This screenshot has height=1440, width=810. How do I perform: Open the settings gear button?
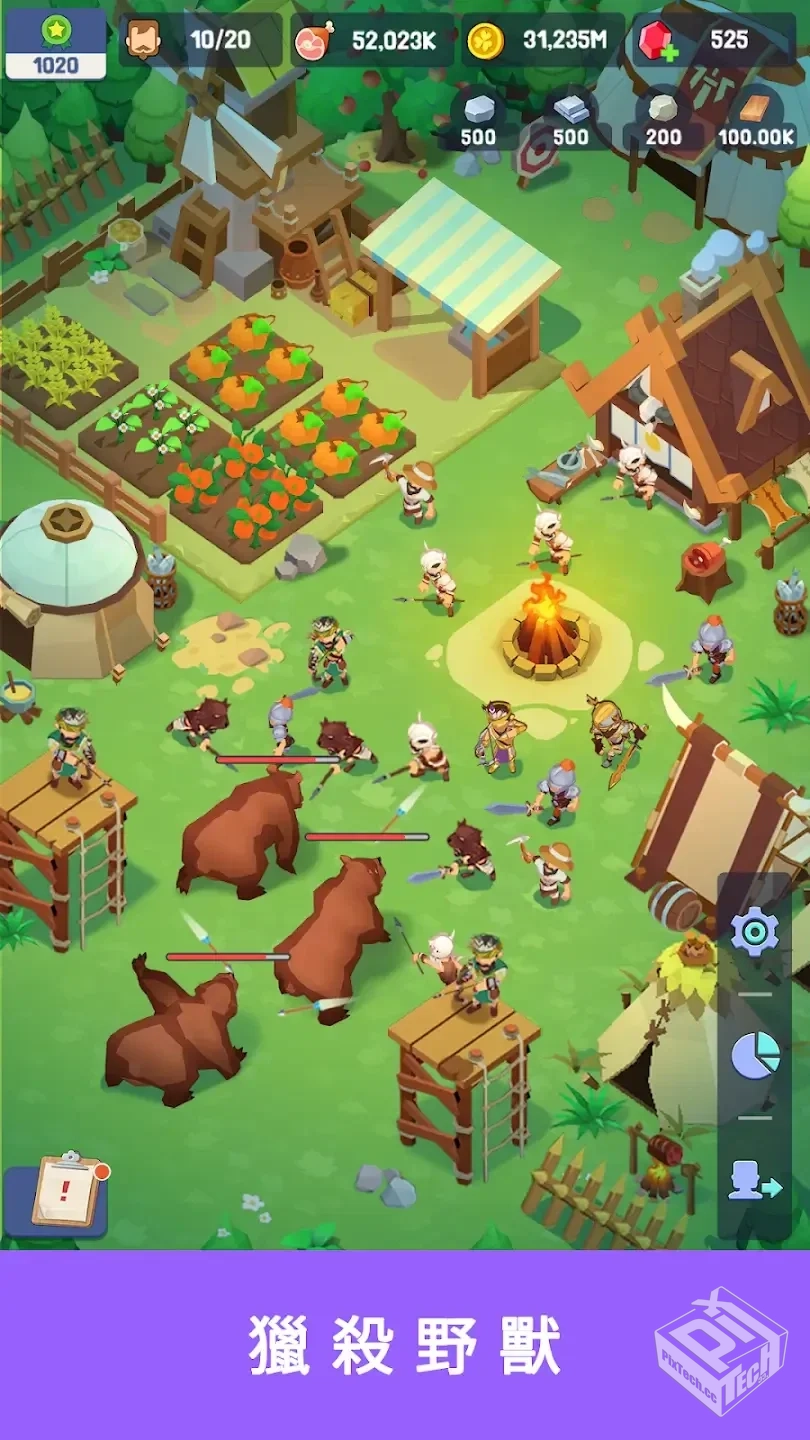[754, 932]
